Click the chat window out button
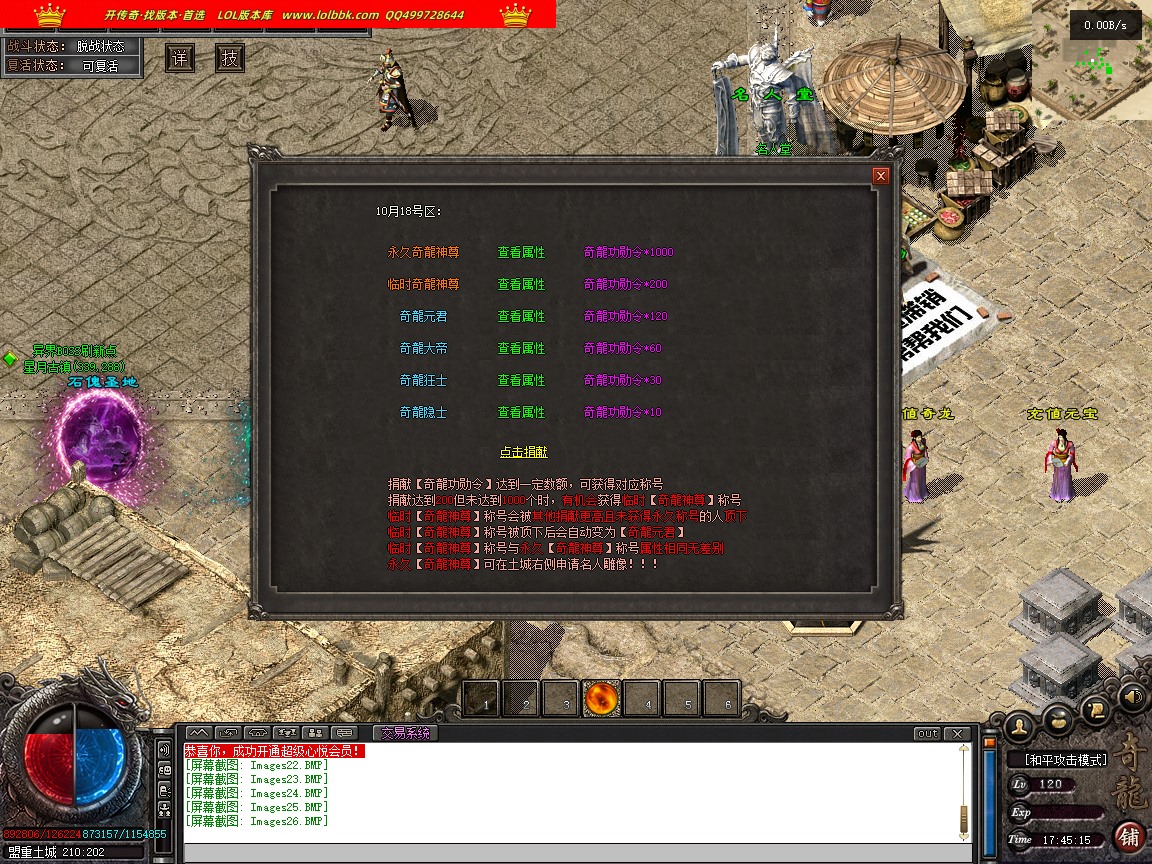 click(928, 734)
